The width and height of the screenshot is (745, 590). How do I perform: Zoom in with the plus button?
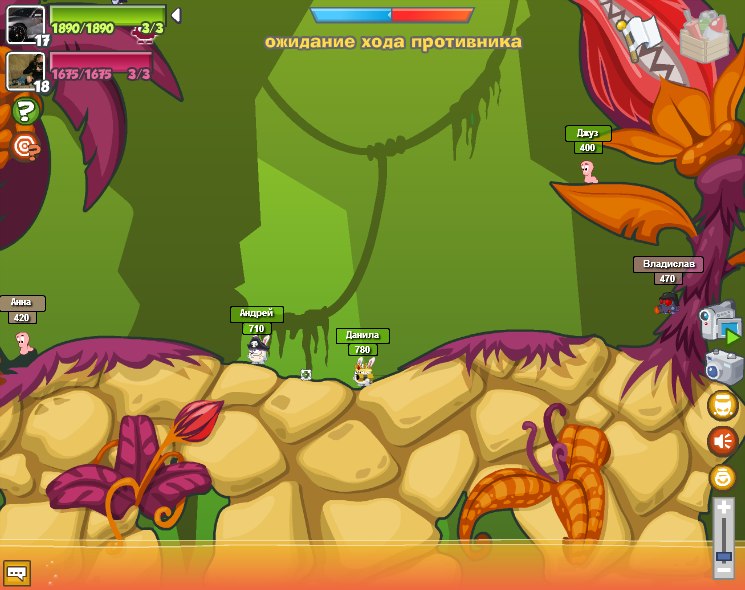[x=723, y=508]
